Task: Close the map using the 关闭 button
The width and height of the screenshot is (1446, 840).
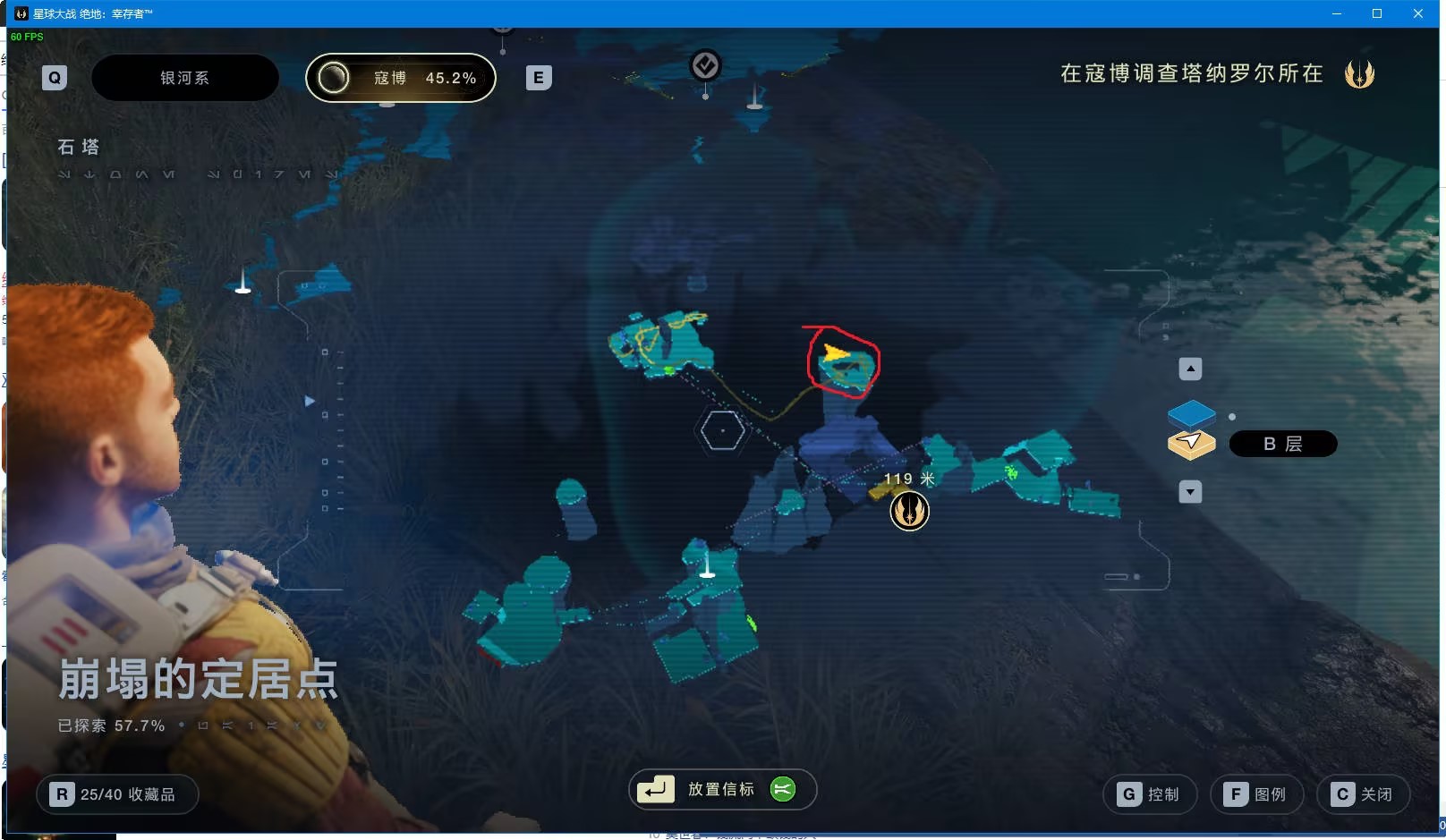Action: (1364, 793)
